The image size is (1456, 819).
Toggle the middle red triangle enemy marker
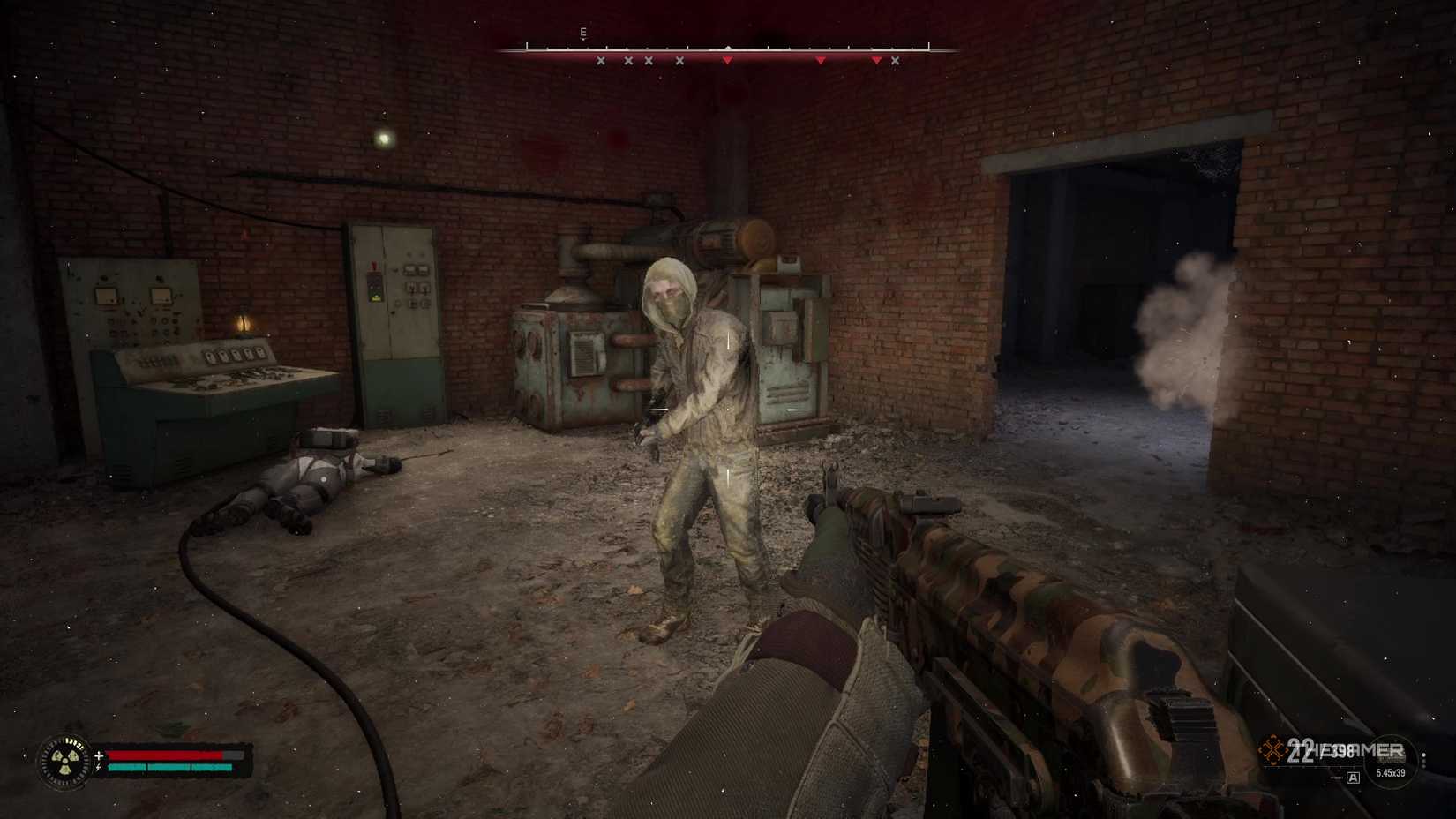click(820, 60)
